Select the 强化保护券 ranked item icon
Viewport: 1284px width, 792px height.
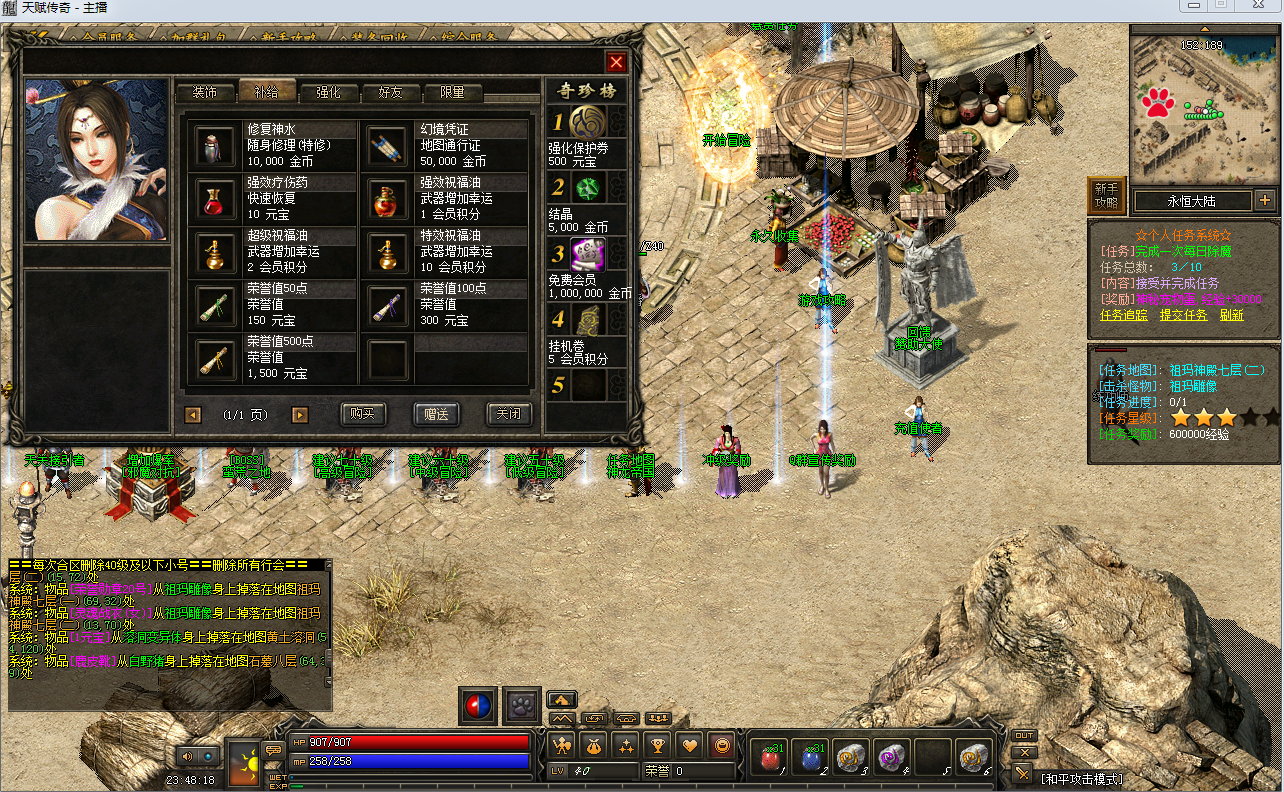coord(587,123)
